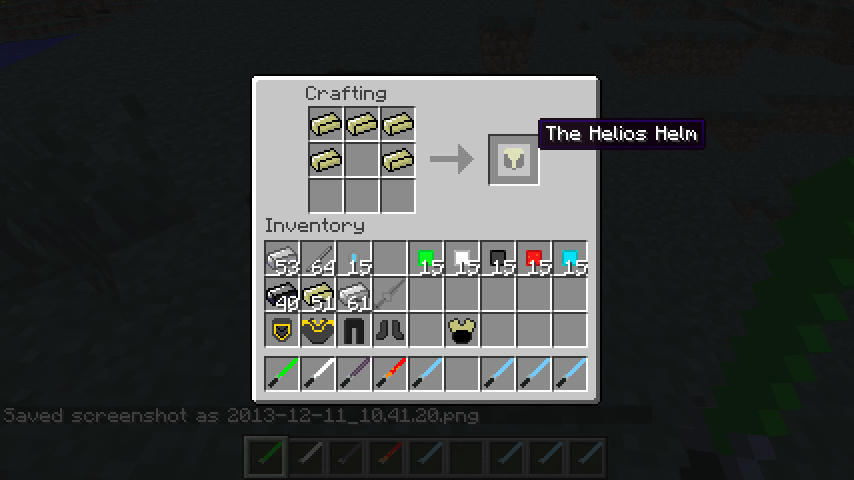Viewport: 854px width, 480px height.
Task: Select the stack of 51 yellow ingots
Action: 318,295
